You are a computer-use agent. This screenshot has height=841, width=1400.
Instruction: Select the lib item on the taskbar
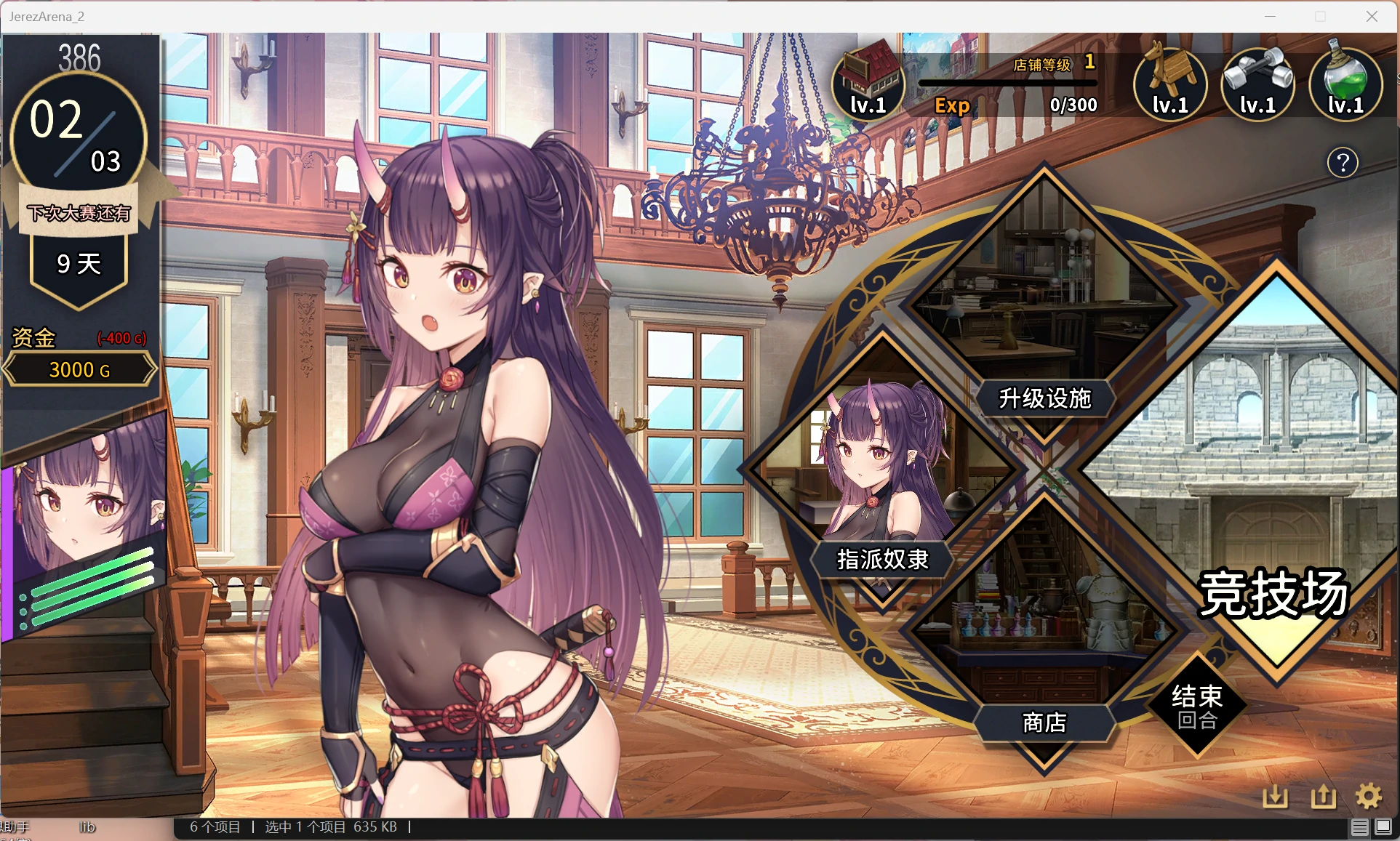coord(87,827)
